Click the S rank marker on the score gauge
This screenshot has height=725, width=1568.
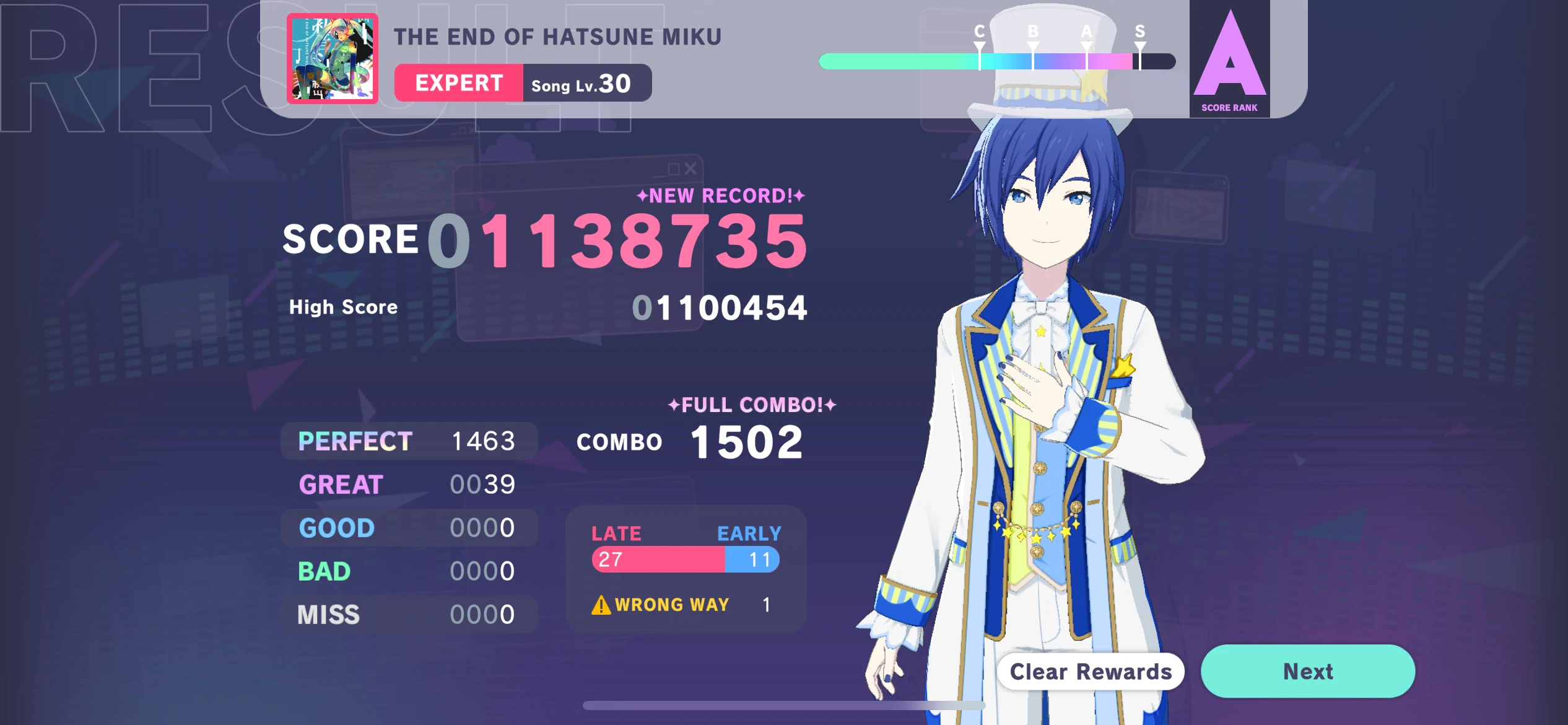[x=1139, y=43]
